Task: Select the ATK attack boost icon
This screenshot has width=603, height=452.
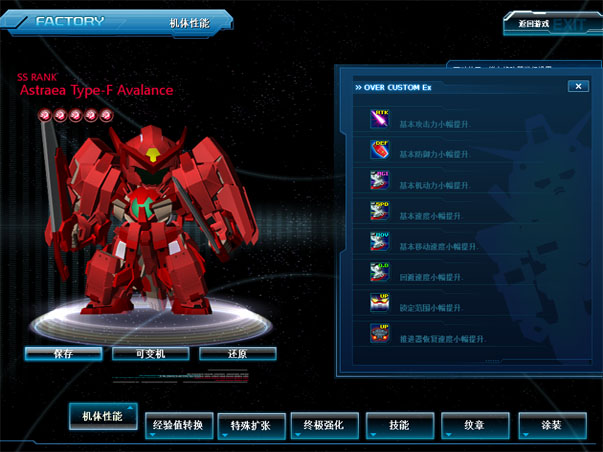Action: (x=381, y=119)
